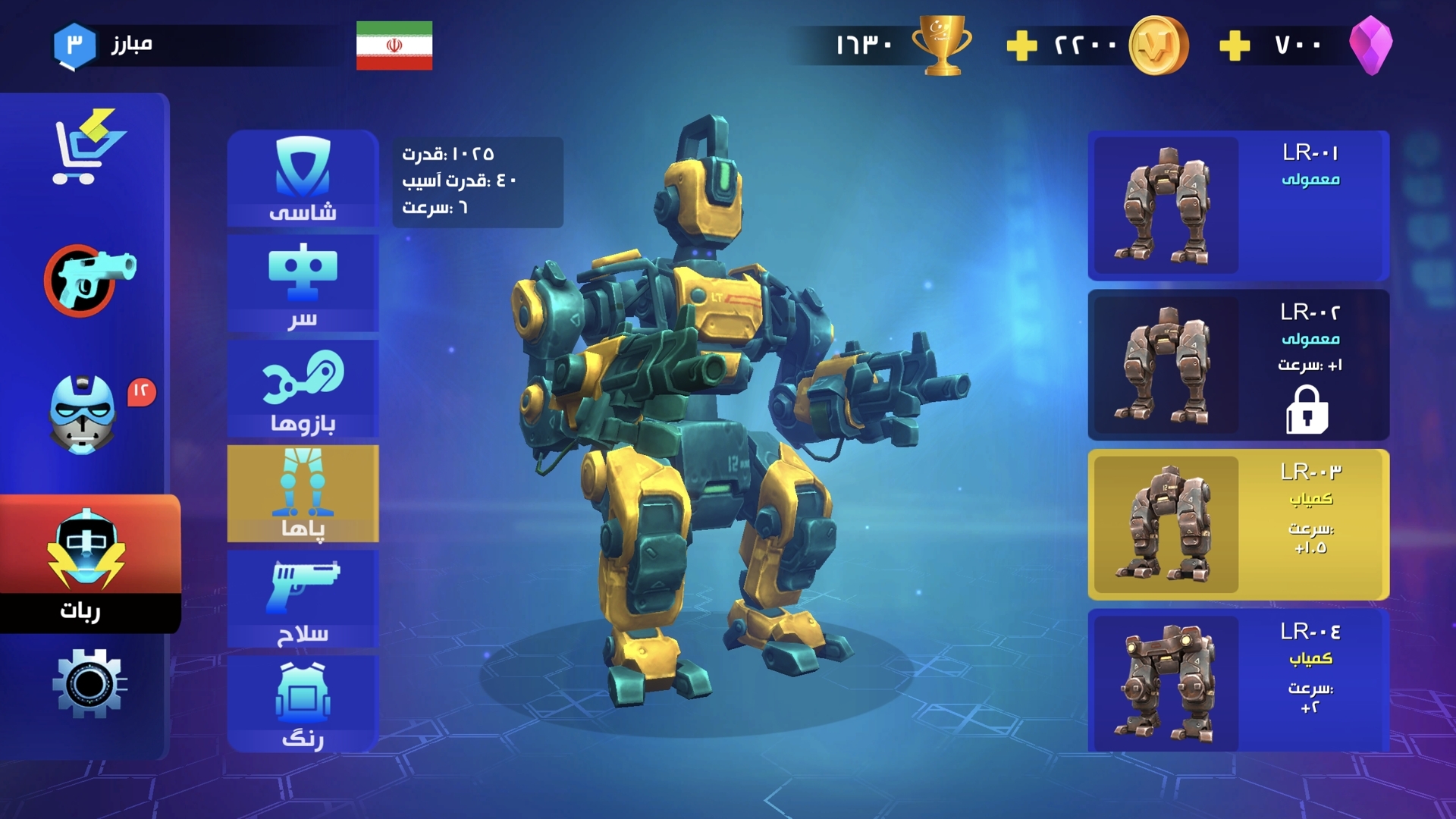Select the locked LR-02 legs item

pos(1238,365)
